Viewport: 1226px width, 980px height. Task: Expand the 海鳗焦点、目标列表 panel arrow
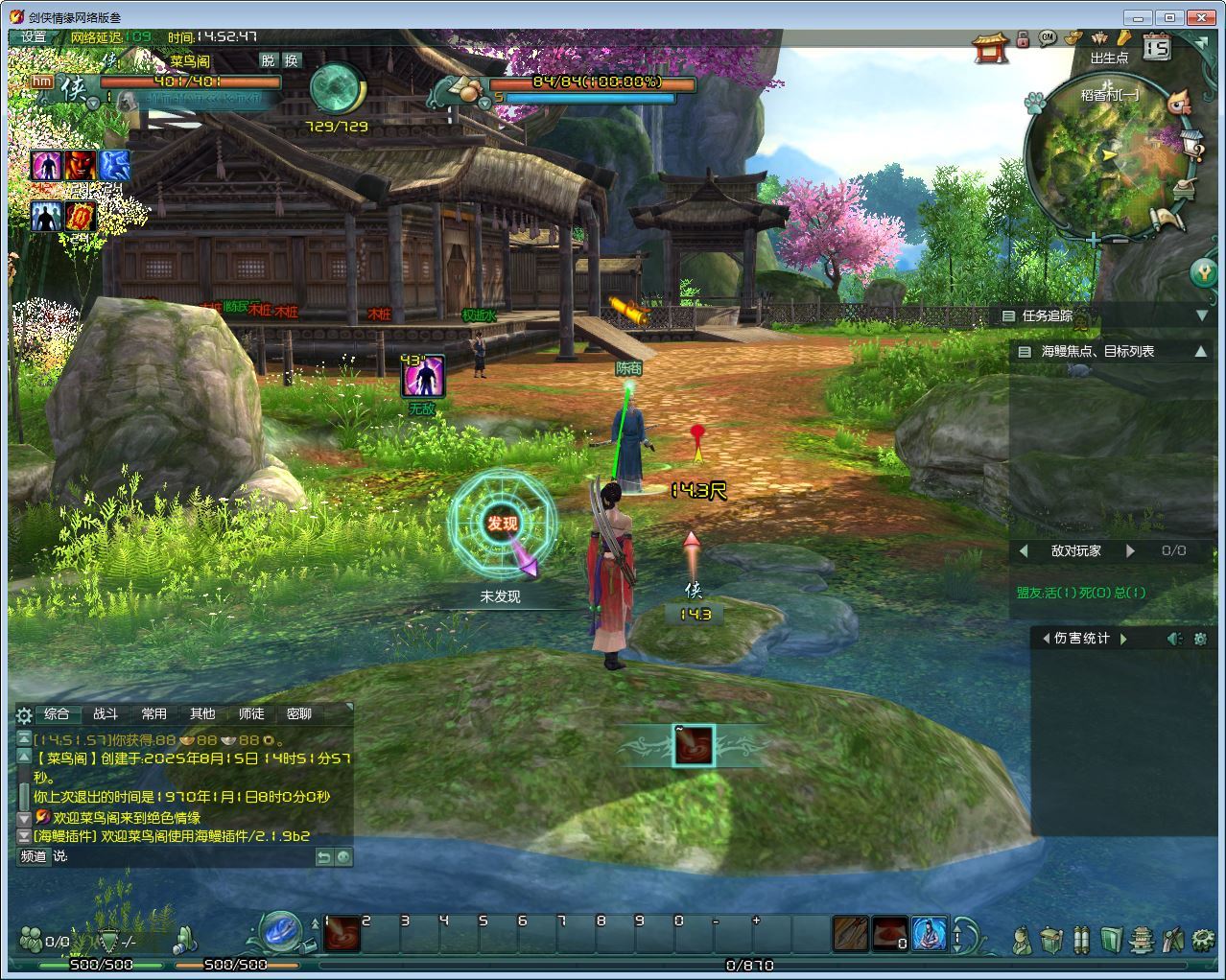[x=1201, y=352]
